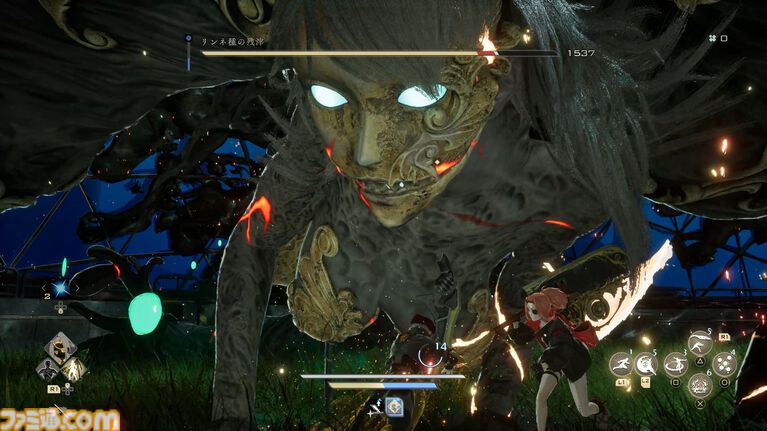Switch to the glowing gold character portrait
767x431 pixels.
tap(73, 369)
